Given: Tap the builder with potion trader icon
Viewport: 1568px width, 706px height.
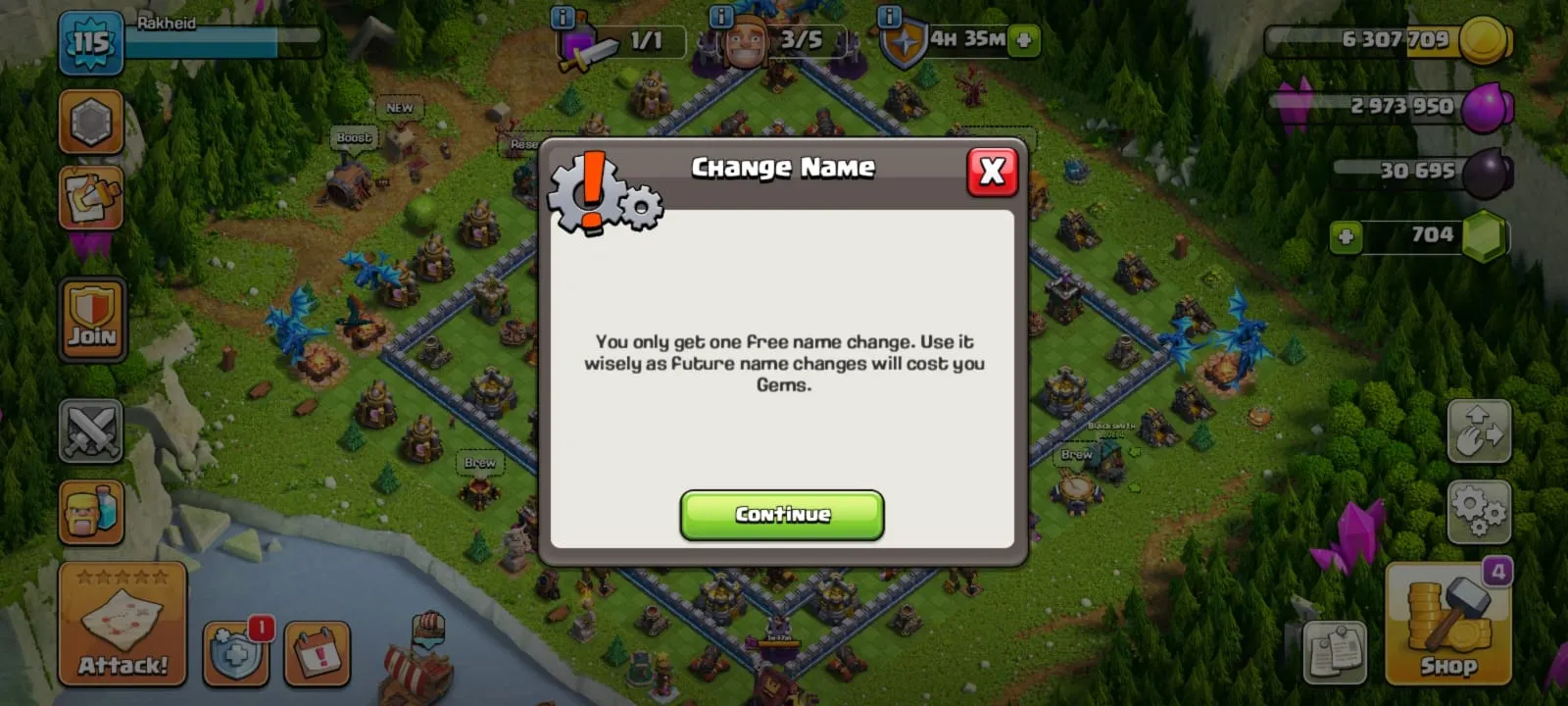Looking at the screenshot, I should click(91, 511).
